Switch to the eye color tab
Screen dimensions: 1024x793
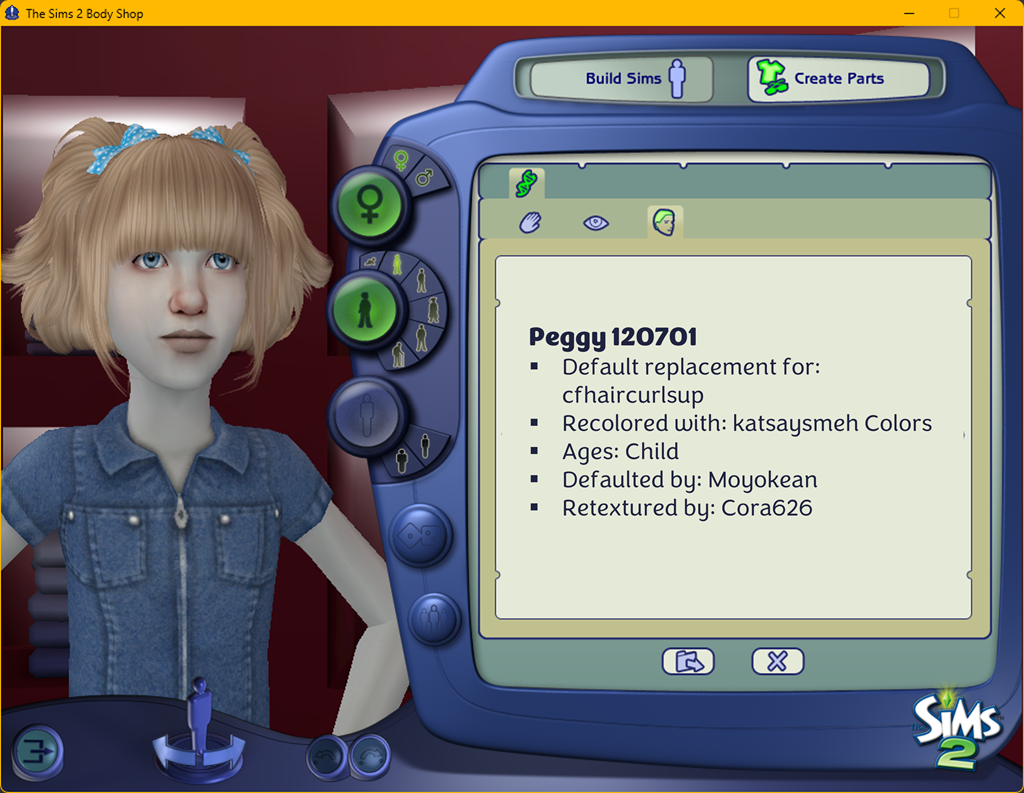pyautogui.click(x=596, y=222)
